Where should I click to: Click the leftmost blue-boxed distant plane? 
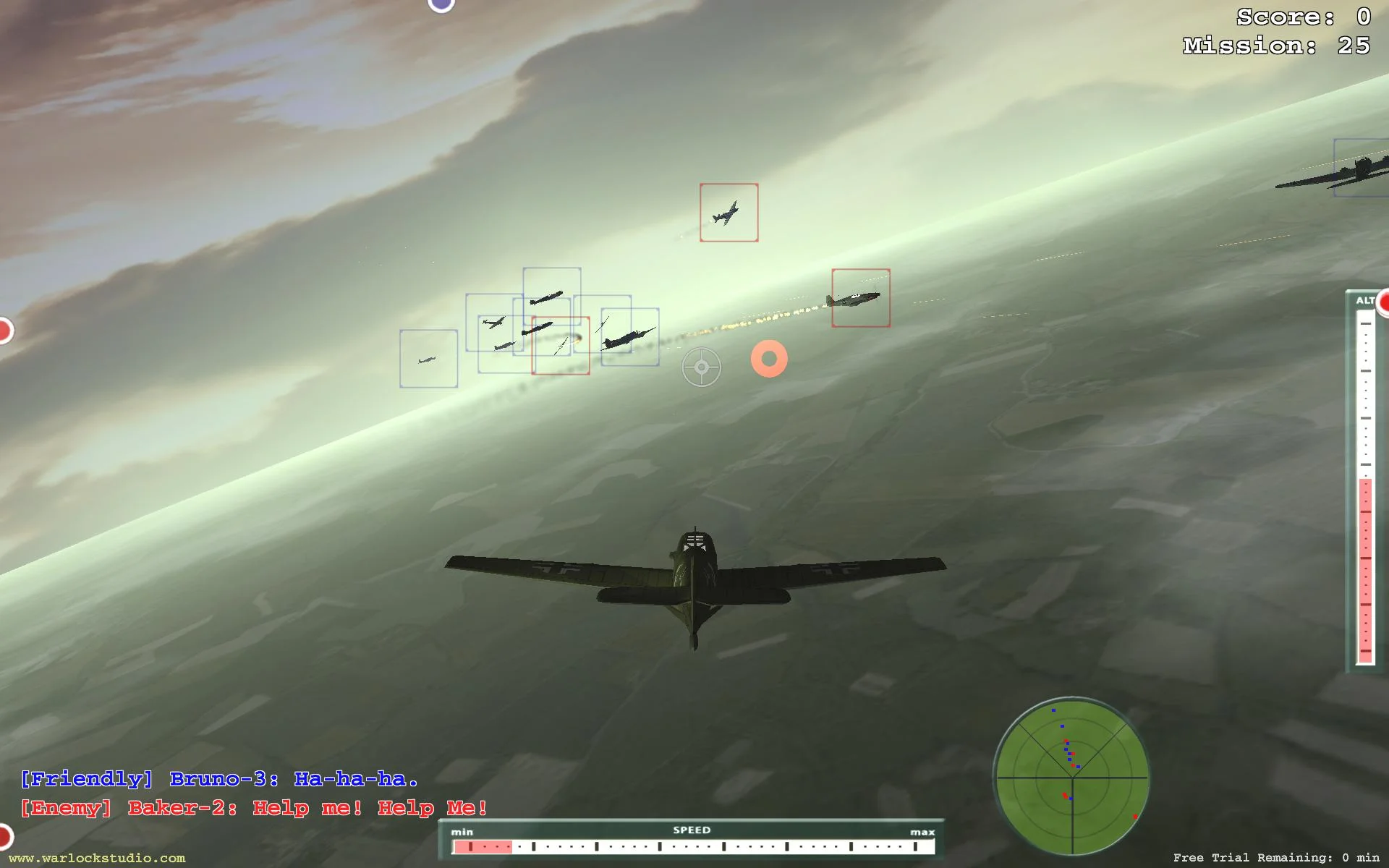428,358
